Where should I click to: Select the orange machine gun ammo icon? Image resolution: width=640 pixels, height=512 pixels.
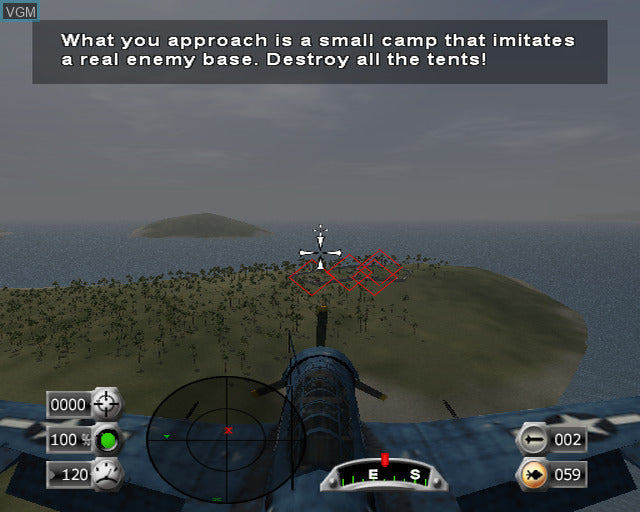[533, 474]
